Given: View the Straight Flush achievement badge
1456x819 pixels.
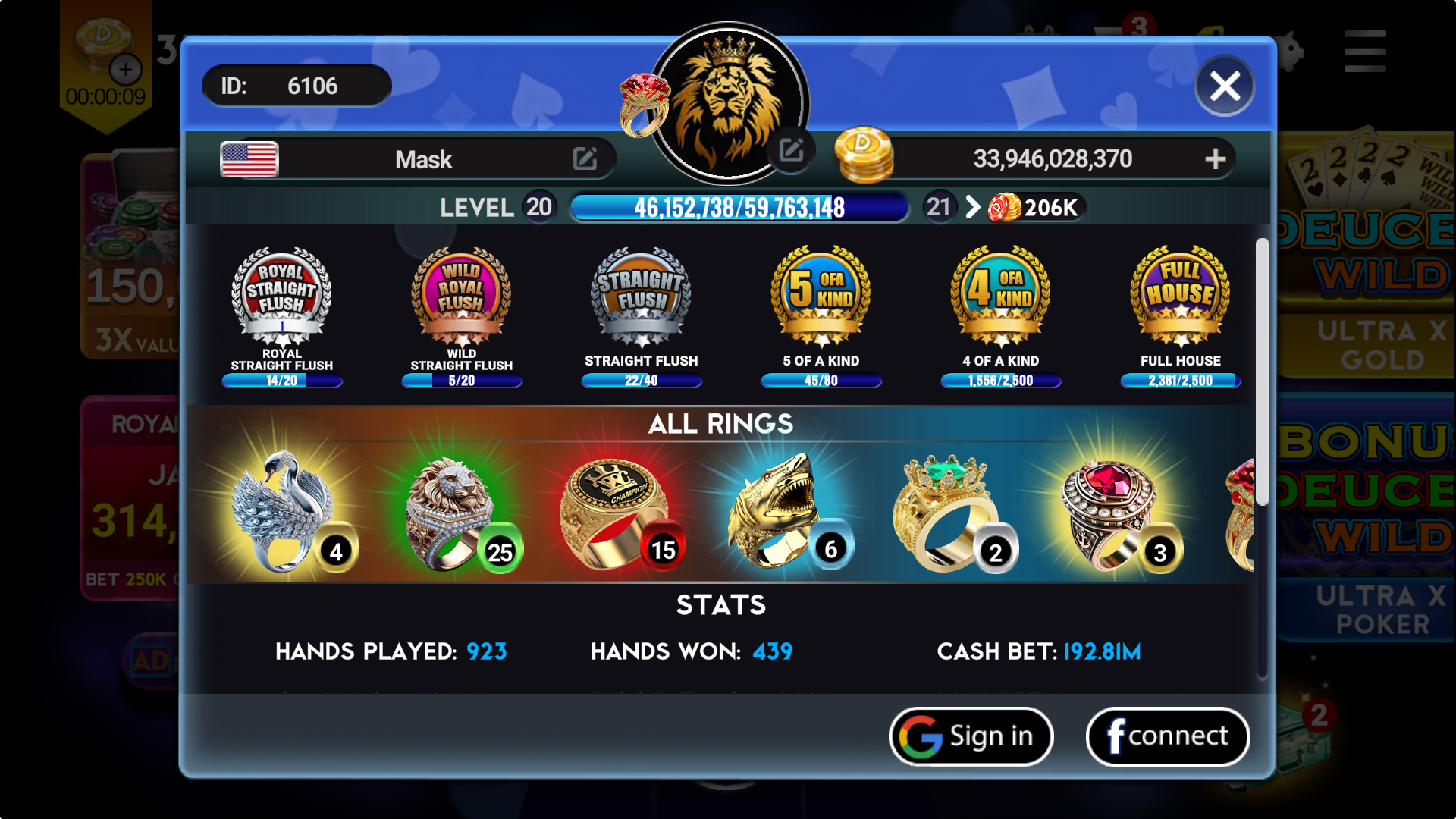Looking at the screenshot, I should [641, 296].
